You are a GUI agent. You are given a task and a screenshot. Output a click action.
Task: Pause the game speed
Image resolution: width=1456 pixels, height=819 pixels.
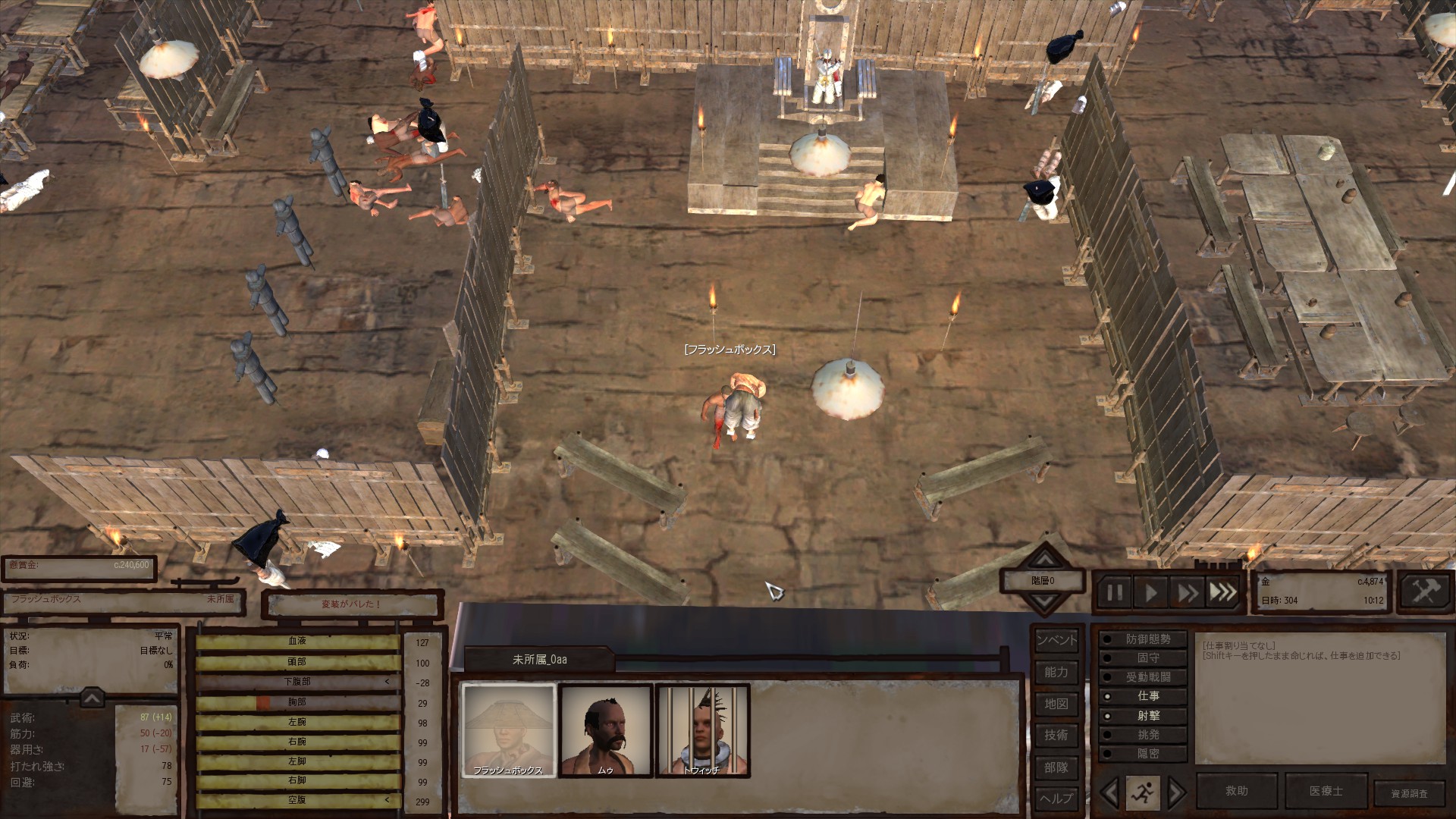tap(1114, 592)
